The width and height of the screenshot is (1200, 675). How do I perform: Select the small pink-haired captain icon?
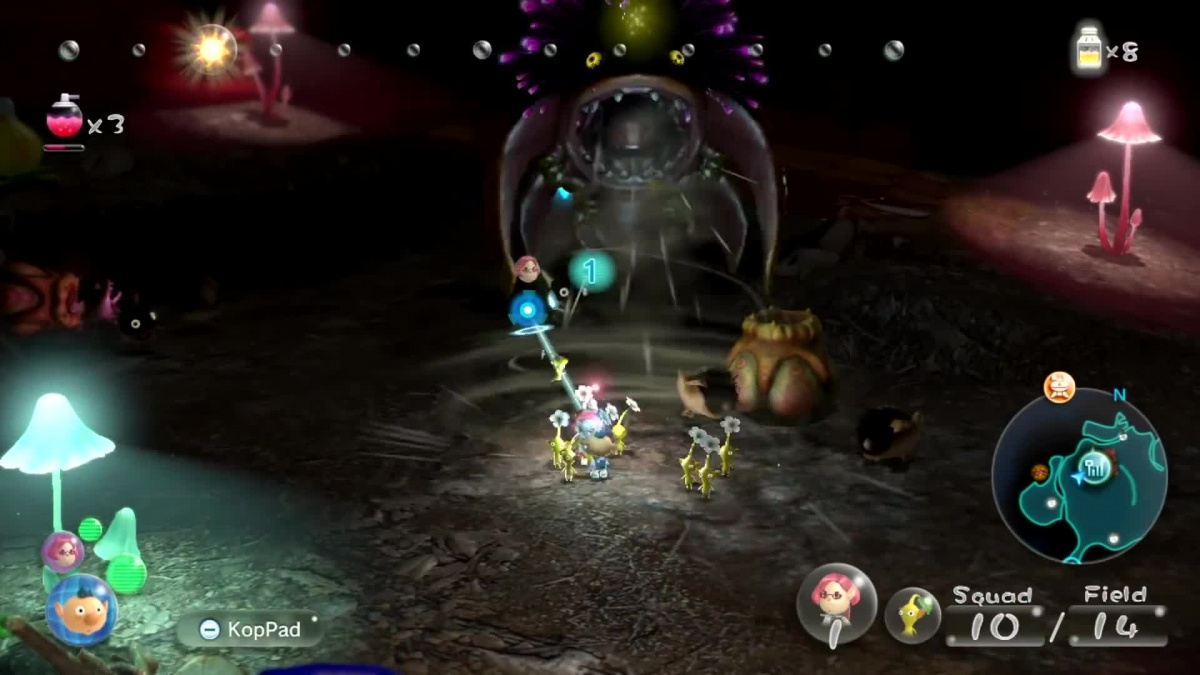click(62, 552)
